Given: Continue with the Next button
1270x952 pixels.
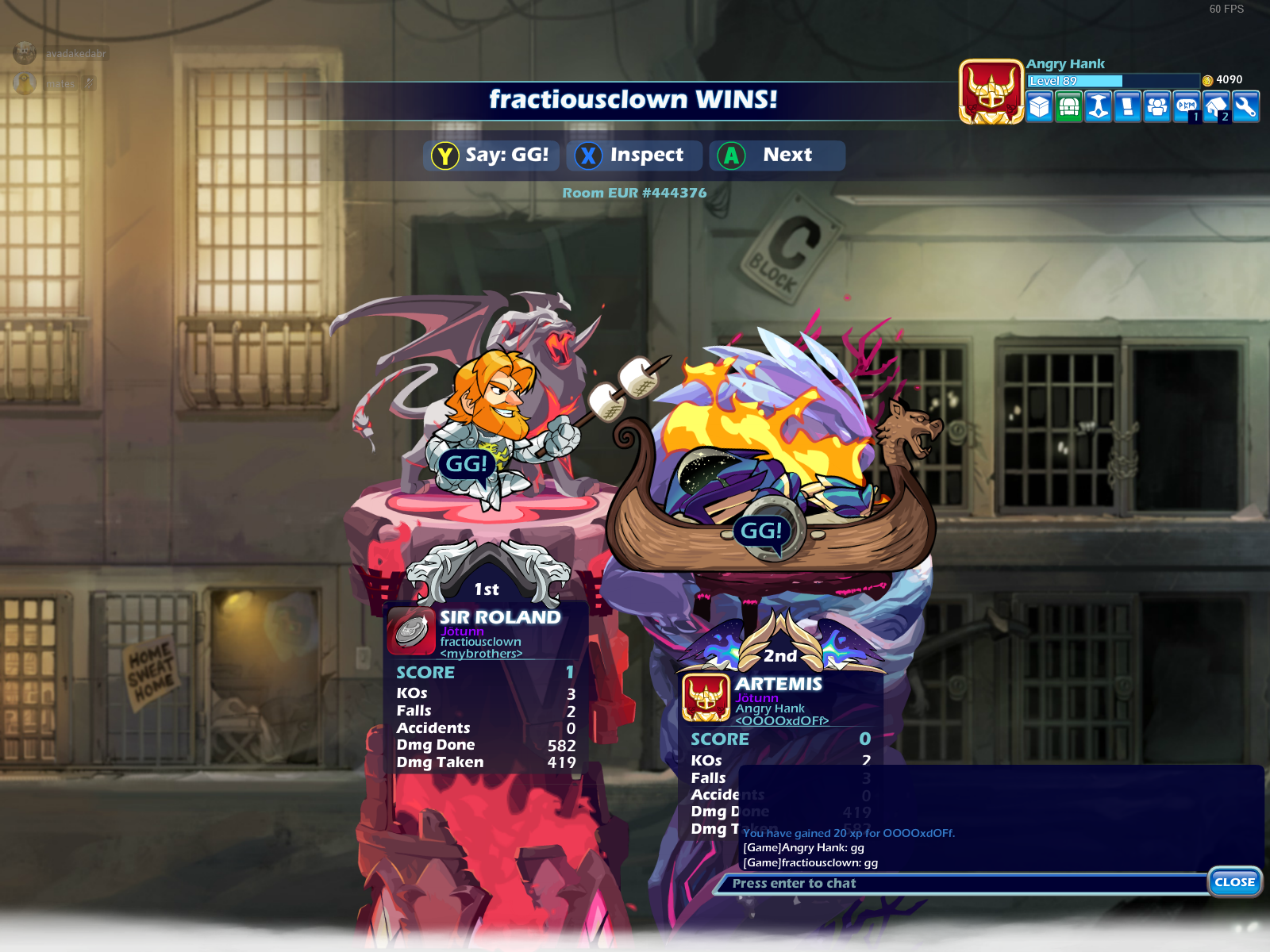Looking at the screenshot, I should (776, 155).
